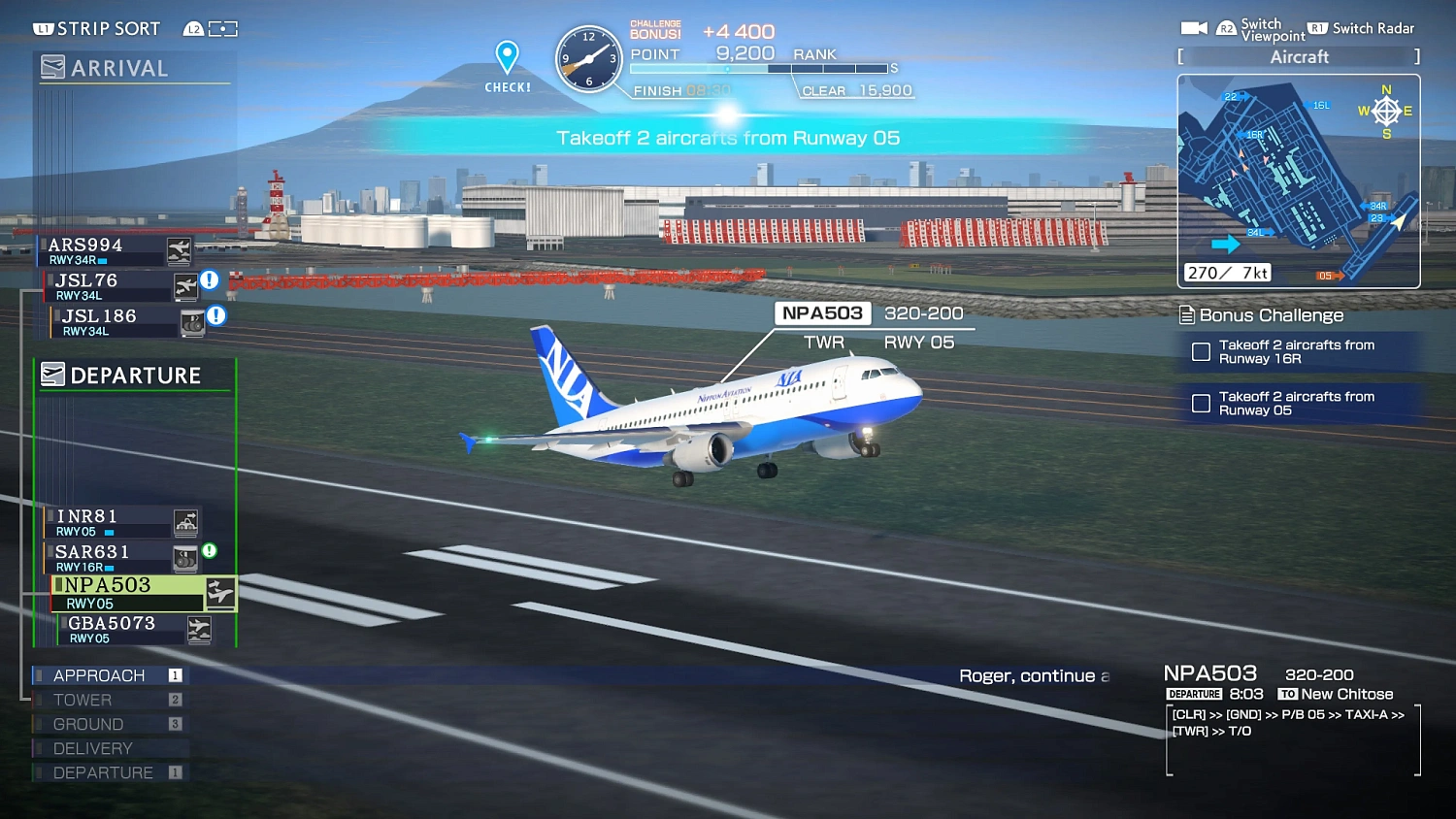Click the engine start icon on SAR631 strip
This screenshot has width=1456, height=819.
(x=183, y=558)
